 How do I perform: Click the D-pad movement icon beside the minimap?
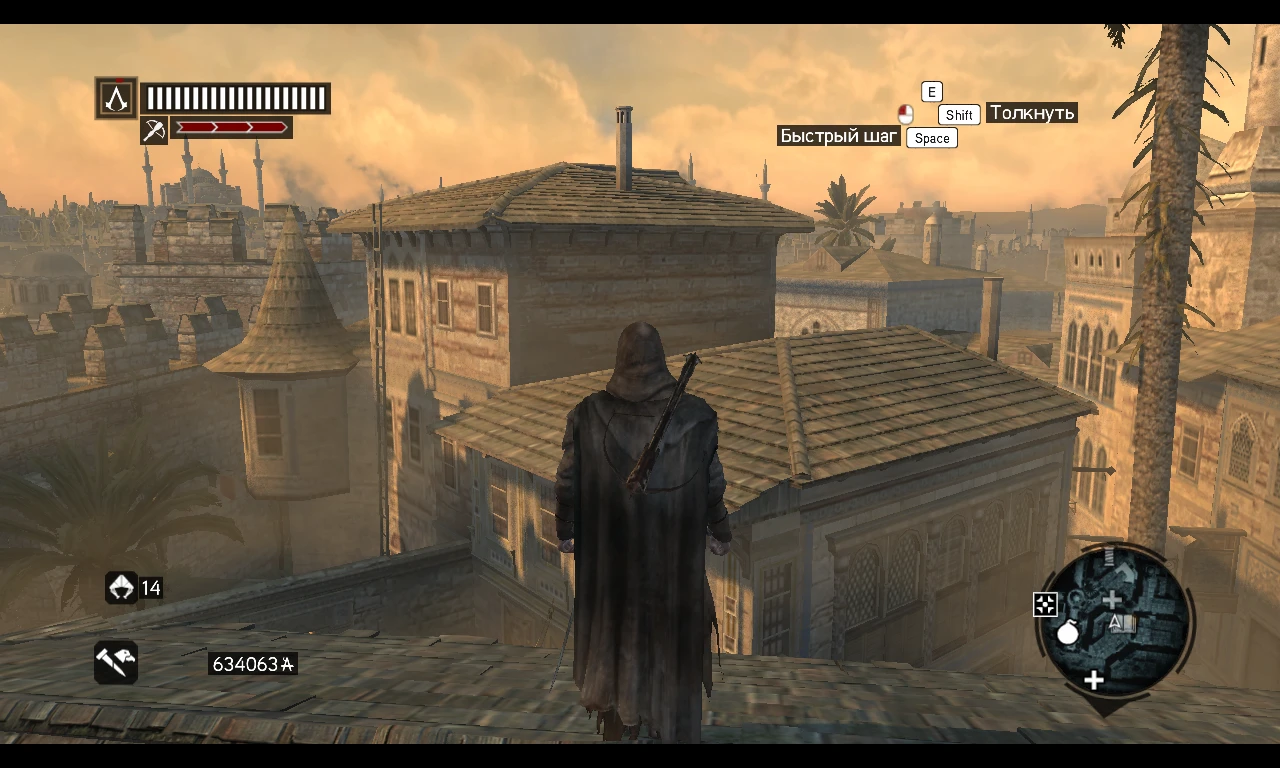[x=1045, y=603]
